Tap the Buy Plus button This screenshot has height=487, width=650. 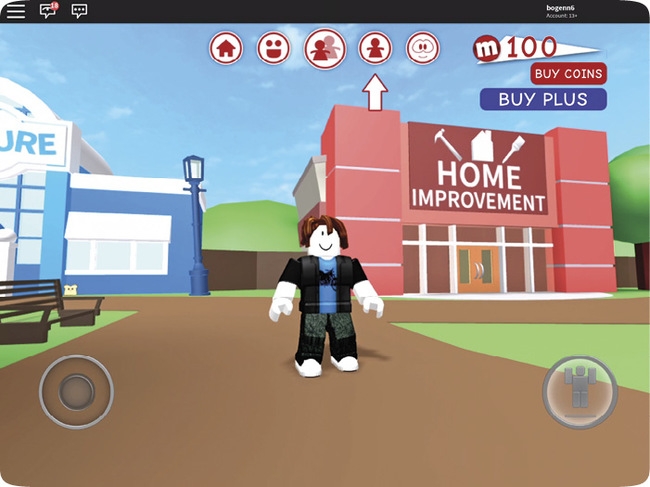tap(543, 99)
